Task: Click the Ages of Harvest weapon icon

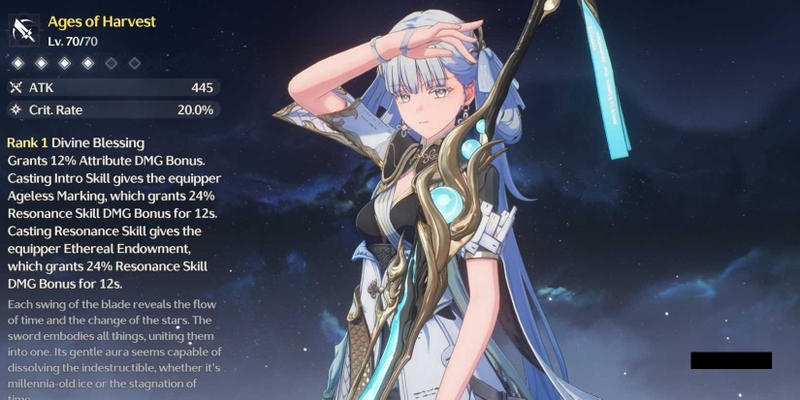Action: click(x=23, y=30)
